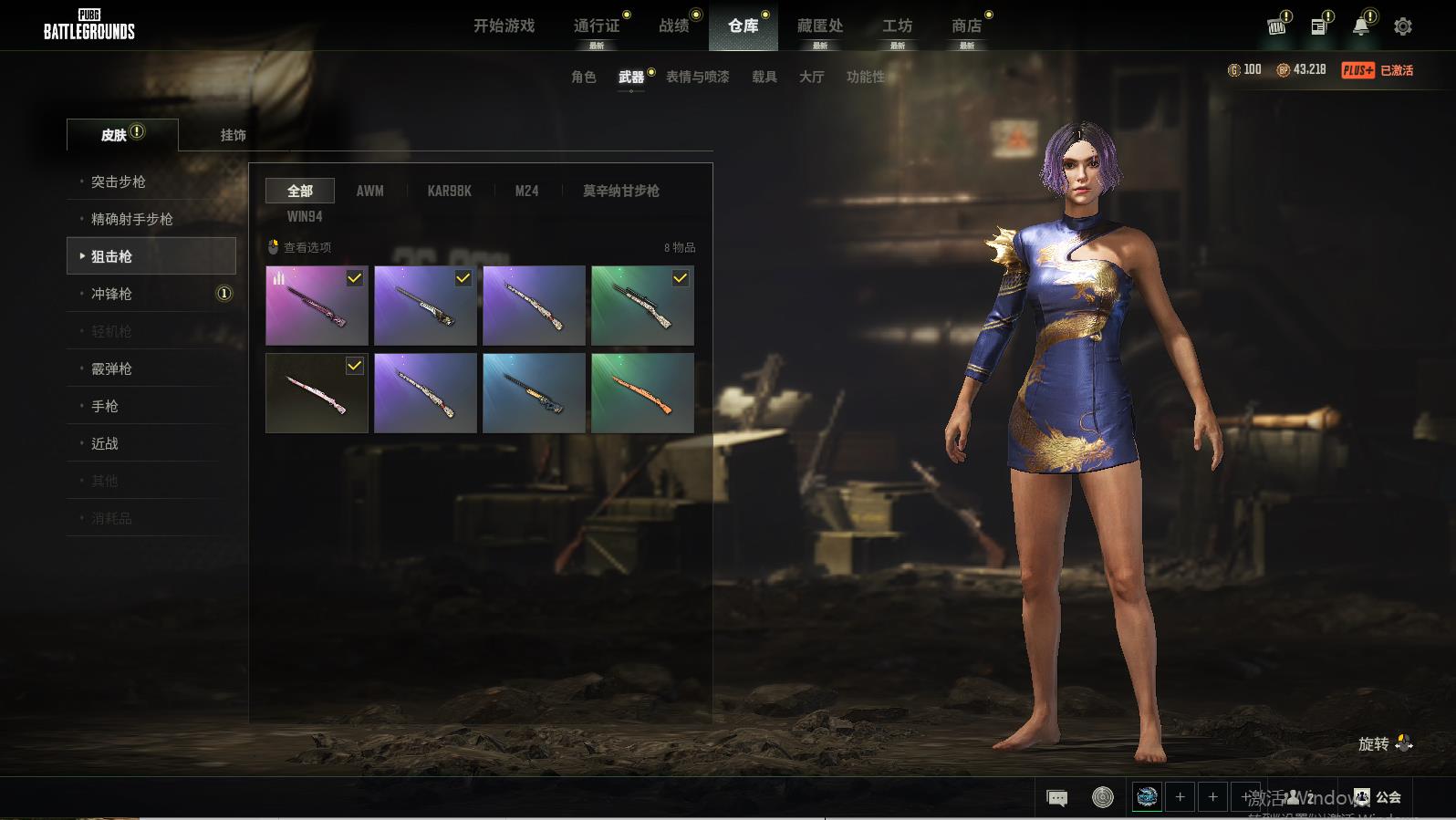Viewport: 1456px width, 820px height.
Task: Open the 挂饰 charms tab
Action: [233, 135]
